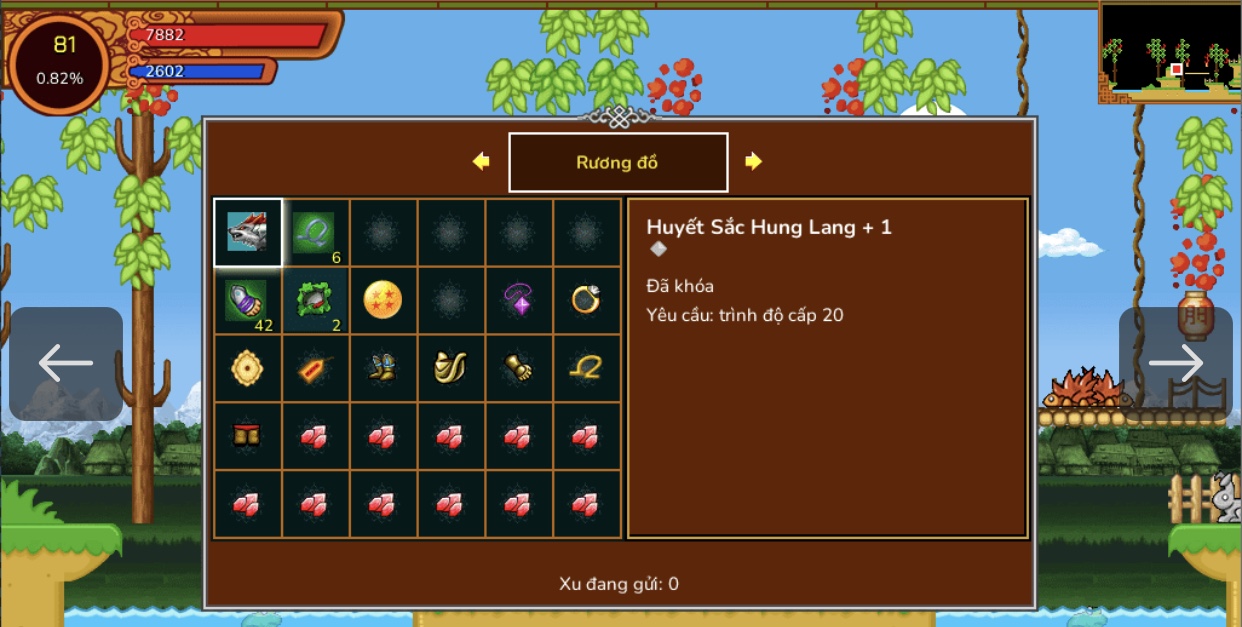Select the blue-gold boots slot
Image resolution: width=1242 pixels, height=627 pixels.
pyautogui.click(x=384, y=368)
